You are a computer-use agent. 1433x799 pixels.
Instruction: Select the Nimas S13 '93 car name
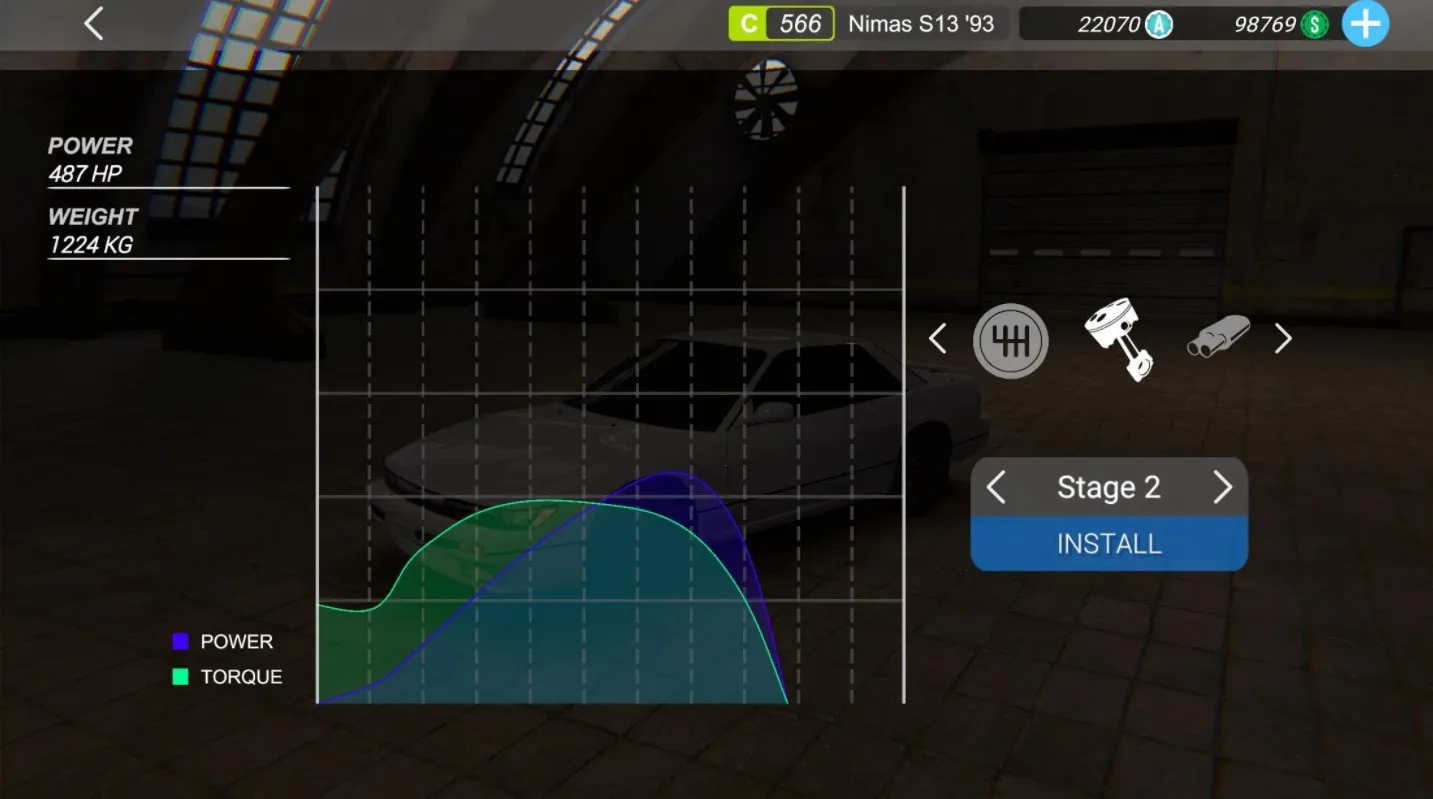923,23
